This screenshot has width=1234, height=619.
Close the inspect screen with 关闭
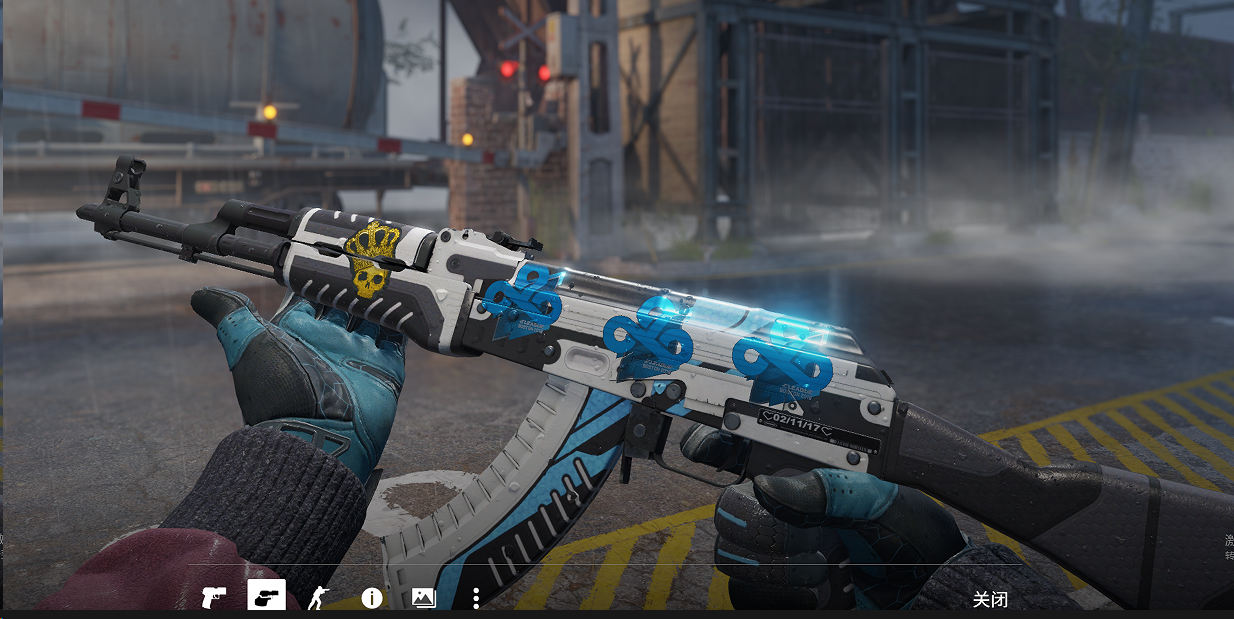coord(990,599)
